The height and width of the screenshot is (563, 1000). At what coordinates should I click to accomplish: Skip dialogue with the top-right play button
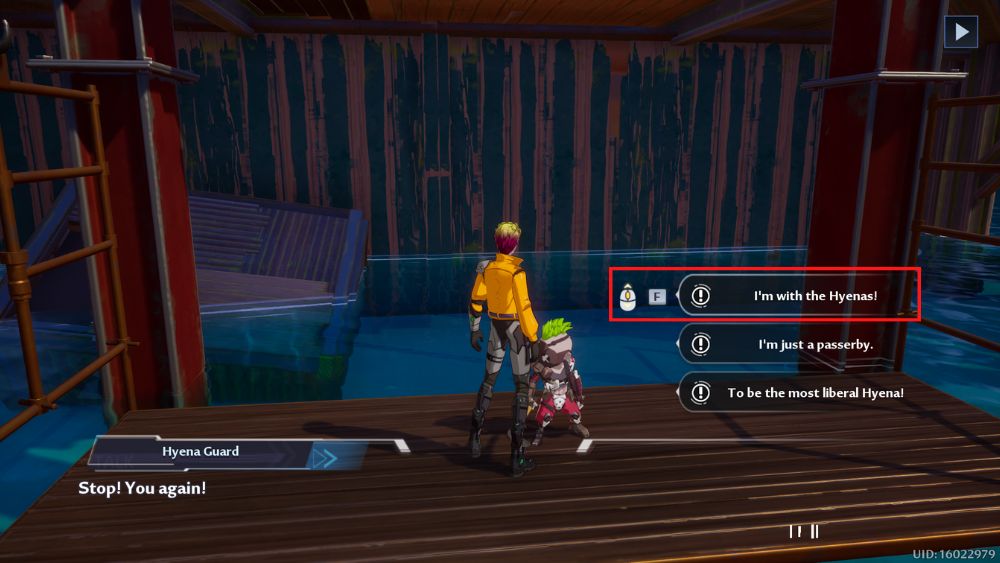coord(961,32)
